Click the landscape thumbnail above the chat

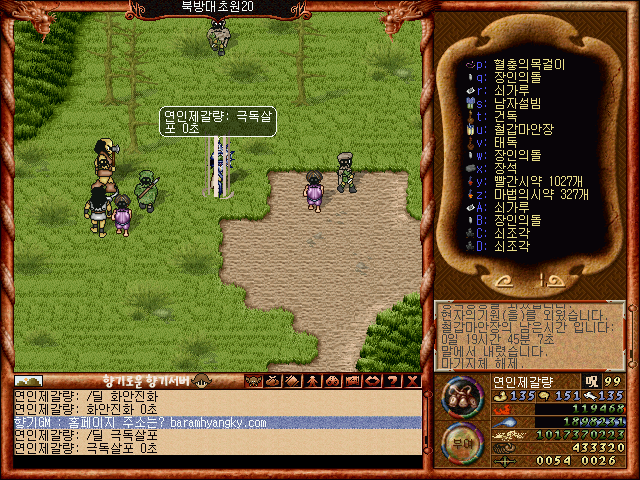pos(28,380)
